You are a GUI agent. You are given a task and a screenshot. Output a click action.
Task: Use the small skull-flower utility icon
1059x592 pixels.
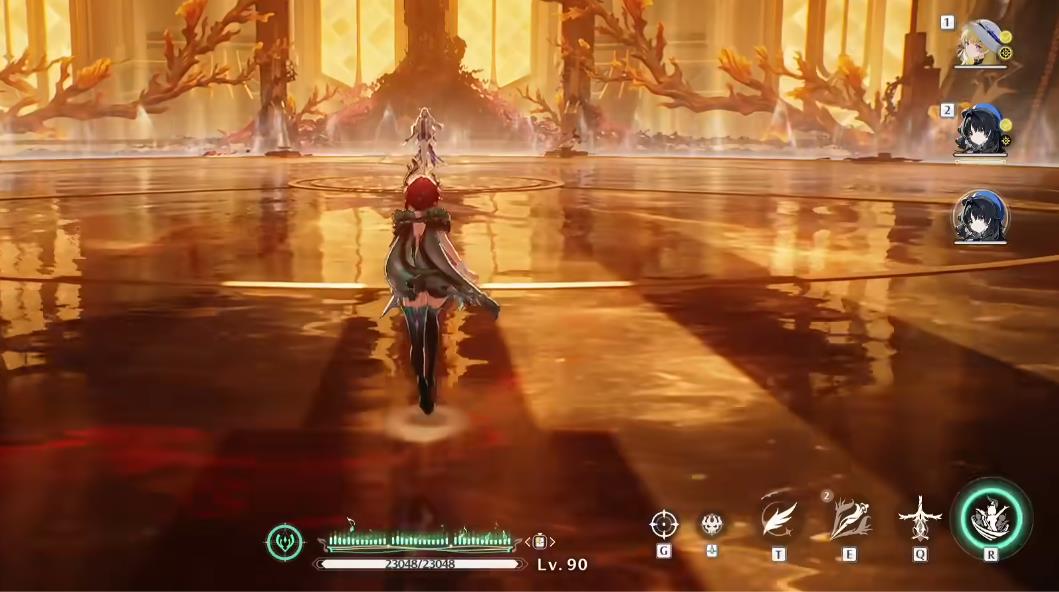712,523
